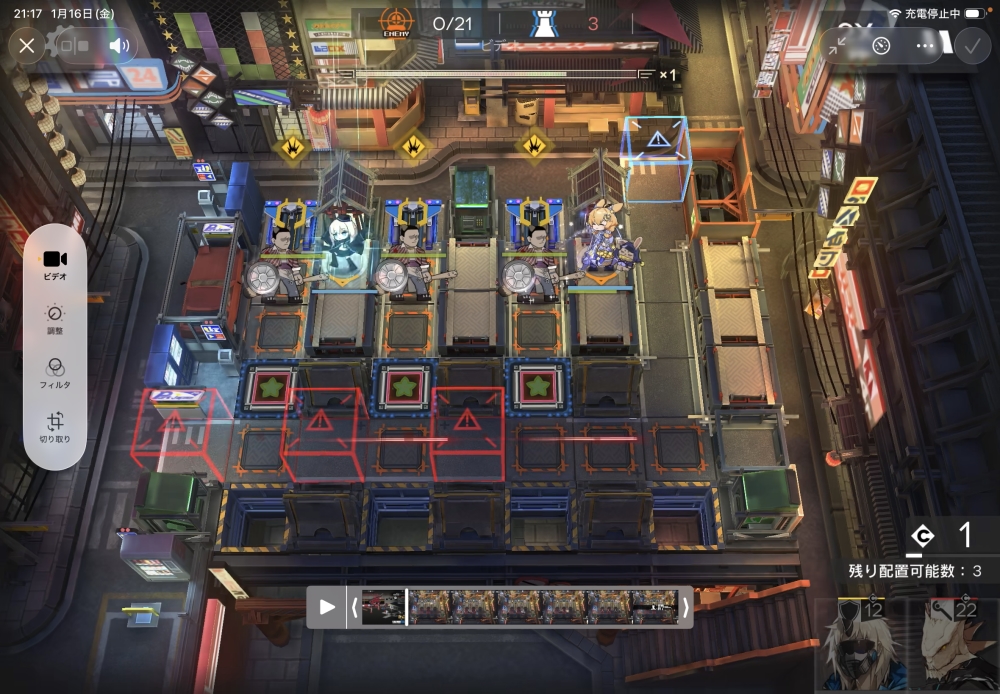1000x694 pixels.
Task: Close the video editor with the X
Action: [x=27, y=45]
